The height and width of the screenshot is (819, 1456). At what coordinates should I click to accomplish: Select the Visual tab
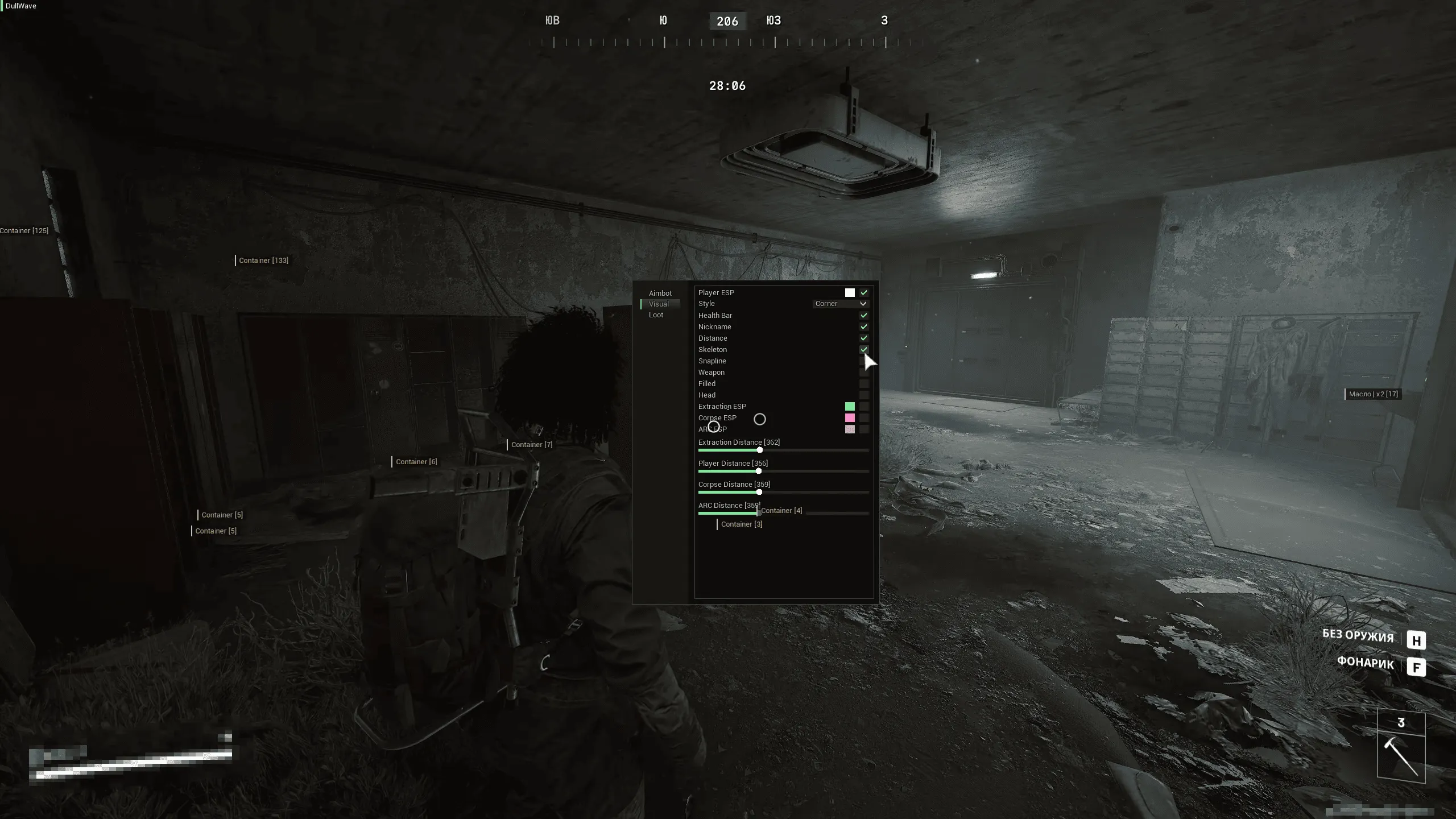point(659,304)
